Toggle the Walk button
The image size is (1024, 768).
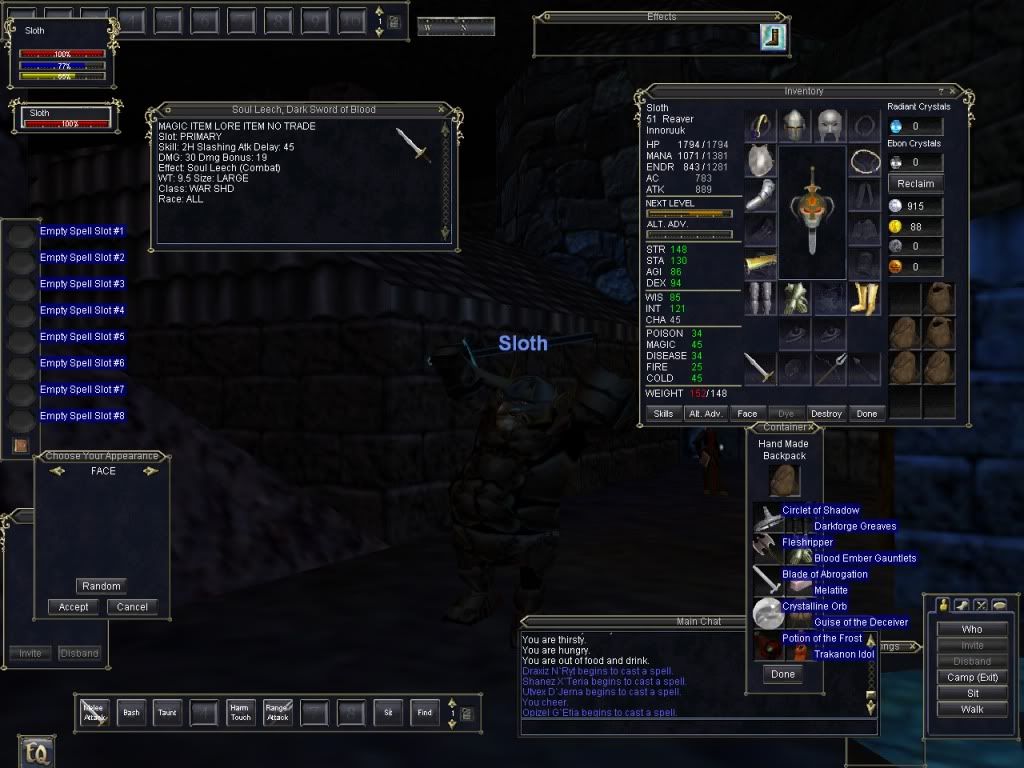(x=971, y=709)
